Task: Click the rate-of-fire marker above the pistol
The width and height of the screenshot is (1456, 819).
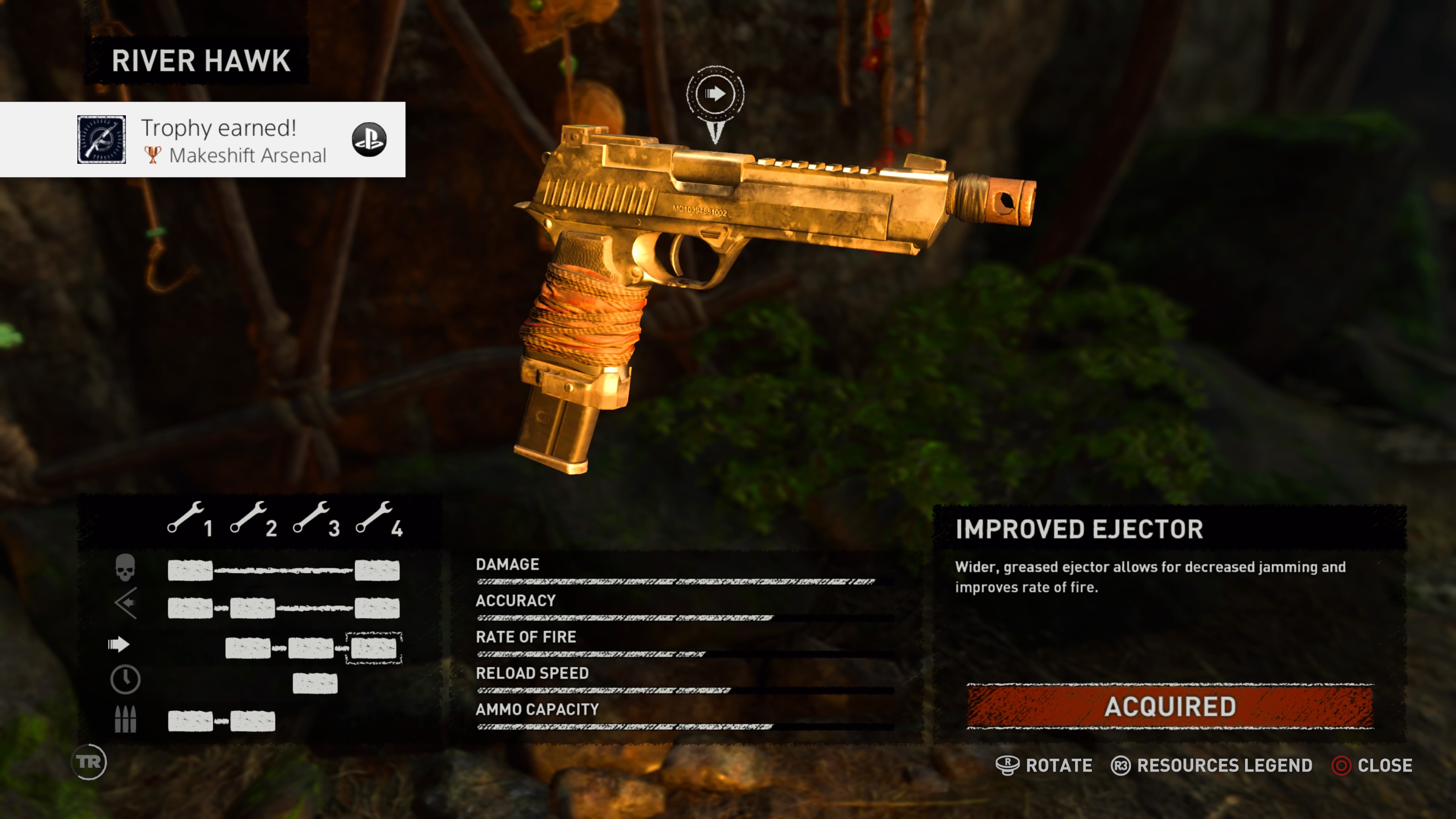Action: (715, 94)
